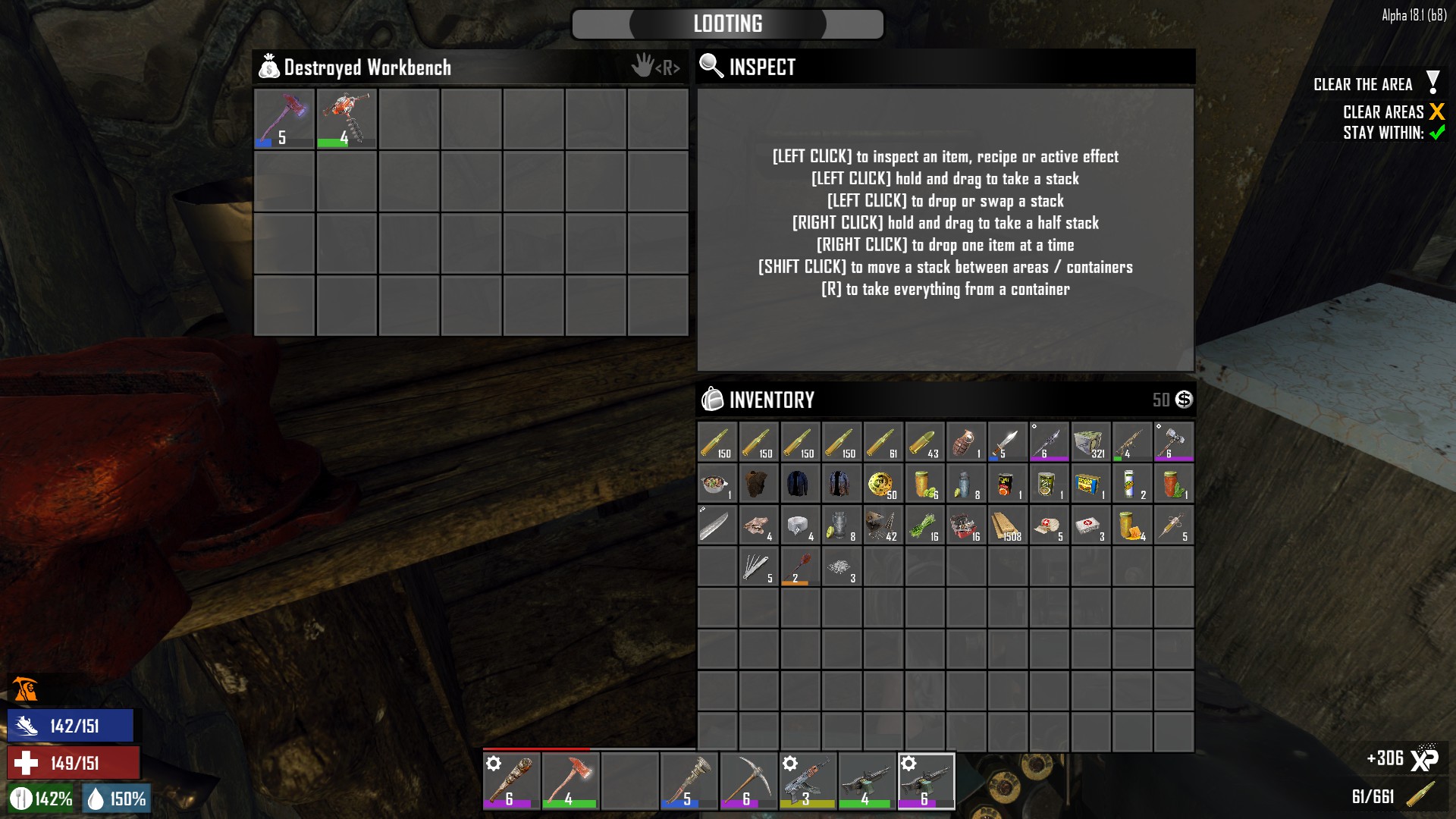Screen dimensions: 1456x819
Task: Select the stack of 43 bullets
Action: [x=924, y=442]
